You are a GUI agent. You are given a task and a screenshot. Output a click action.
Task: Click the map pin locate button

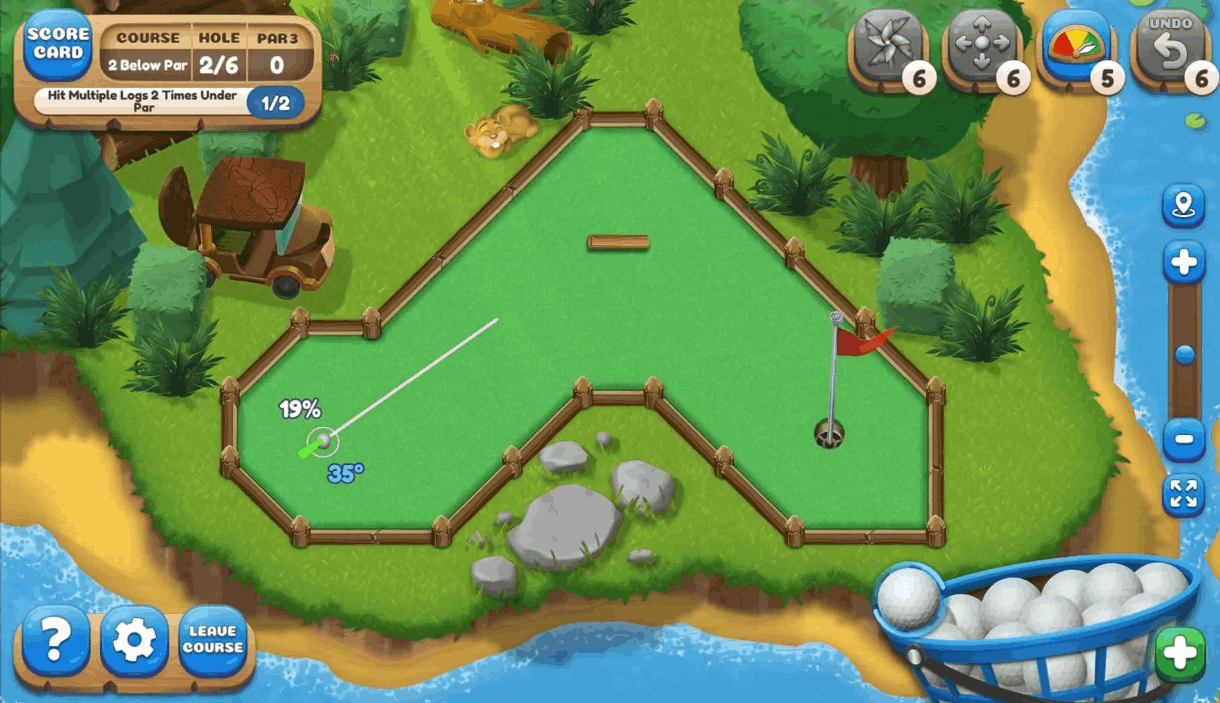pyautogui.click(x=1183, y=207)
